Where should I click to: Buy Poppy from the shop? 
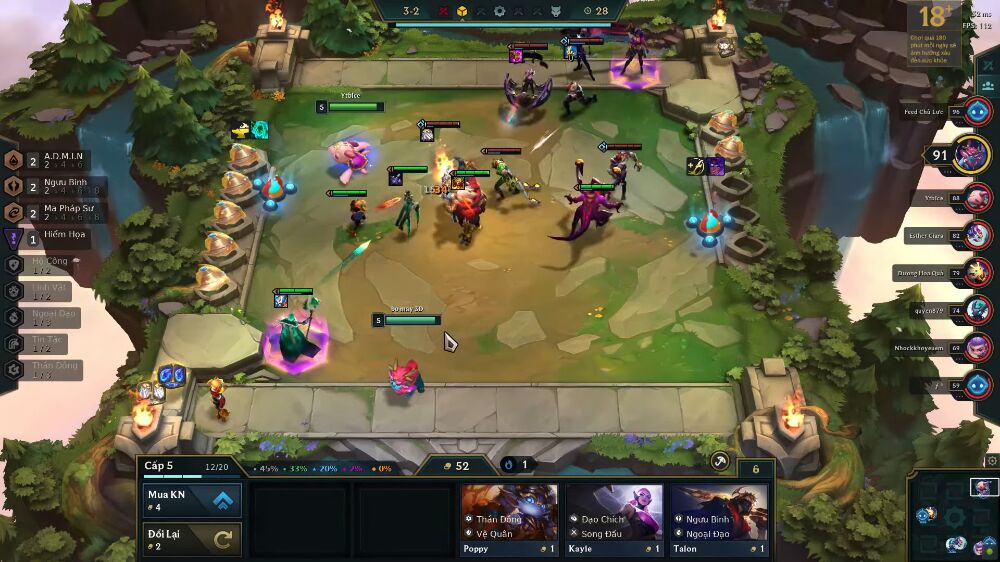pyautogui.click(x=509, y=520)
